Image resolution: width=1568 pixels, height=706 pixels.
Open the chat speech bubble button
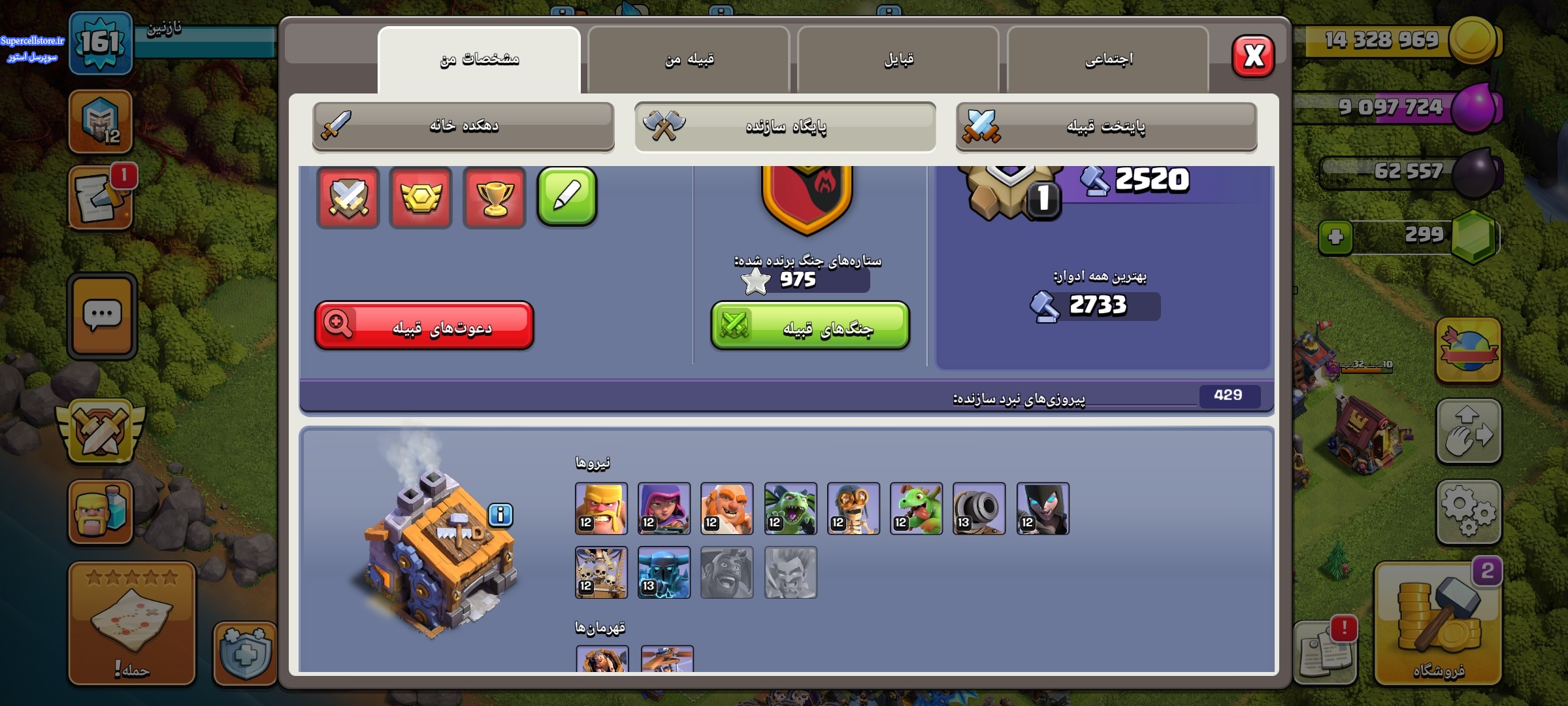tap(102, 316)
